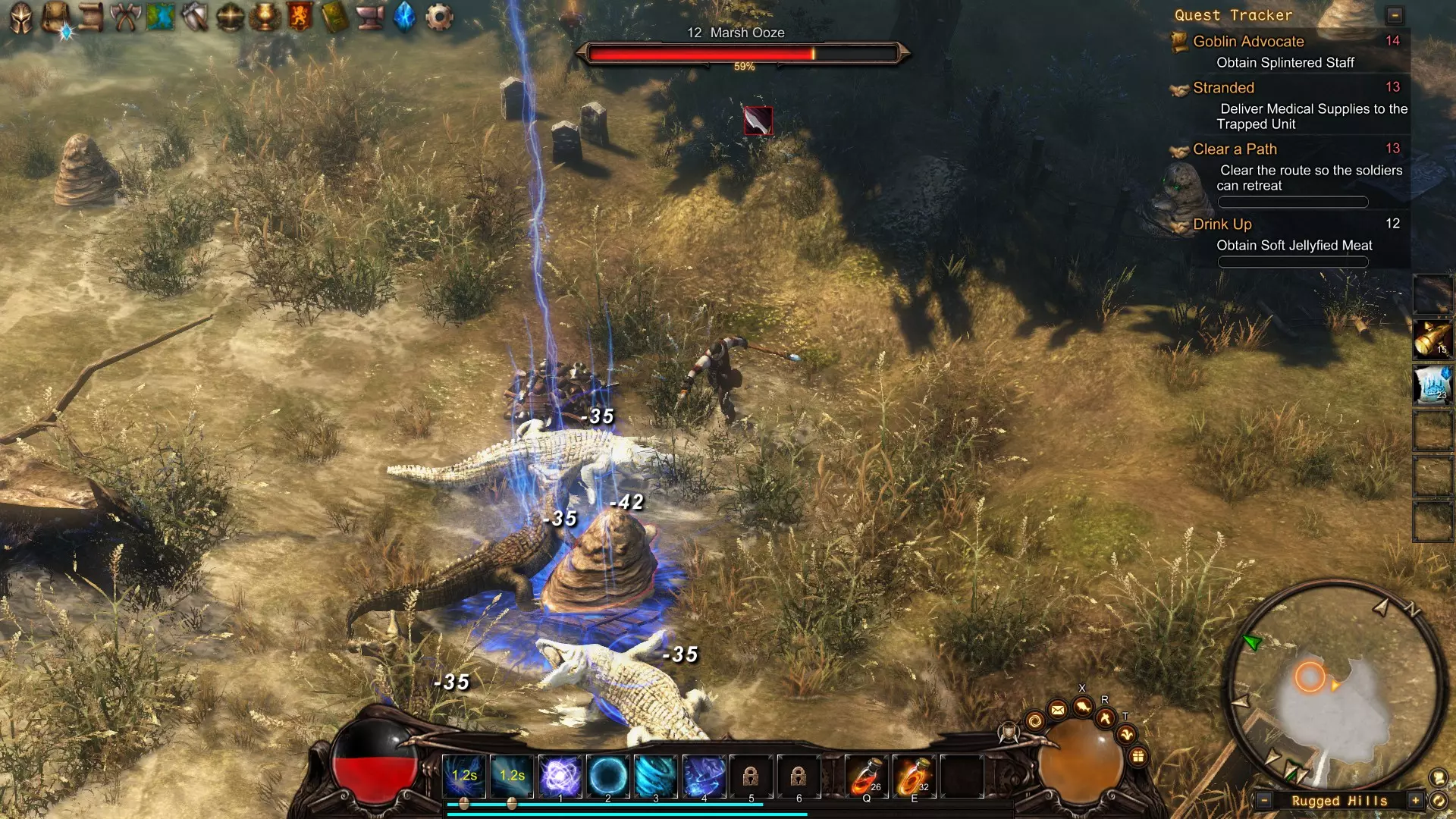The image size is (1456, 819).
Task: Open the red lion banner menu
Action: tap(300, 17)
